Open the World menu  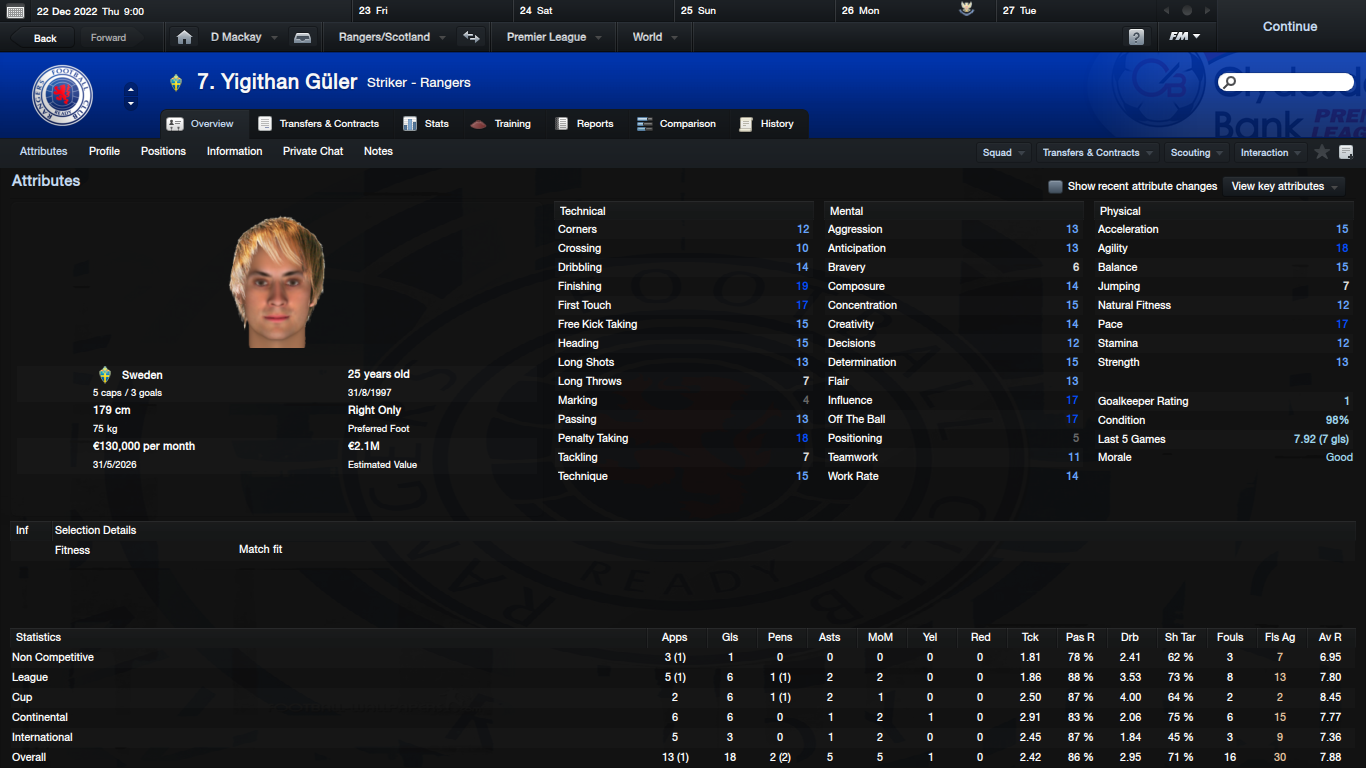(x=655, y=37)
